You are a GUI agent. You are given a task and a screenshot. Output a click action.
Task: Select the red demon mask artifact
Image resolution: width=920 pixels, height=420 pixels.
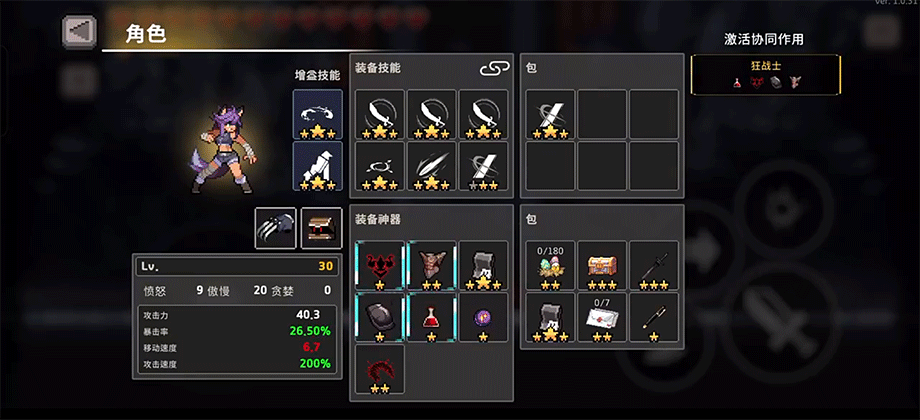(379, 265)
